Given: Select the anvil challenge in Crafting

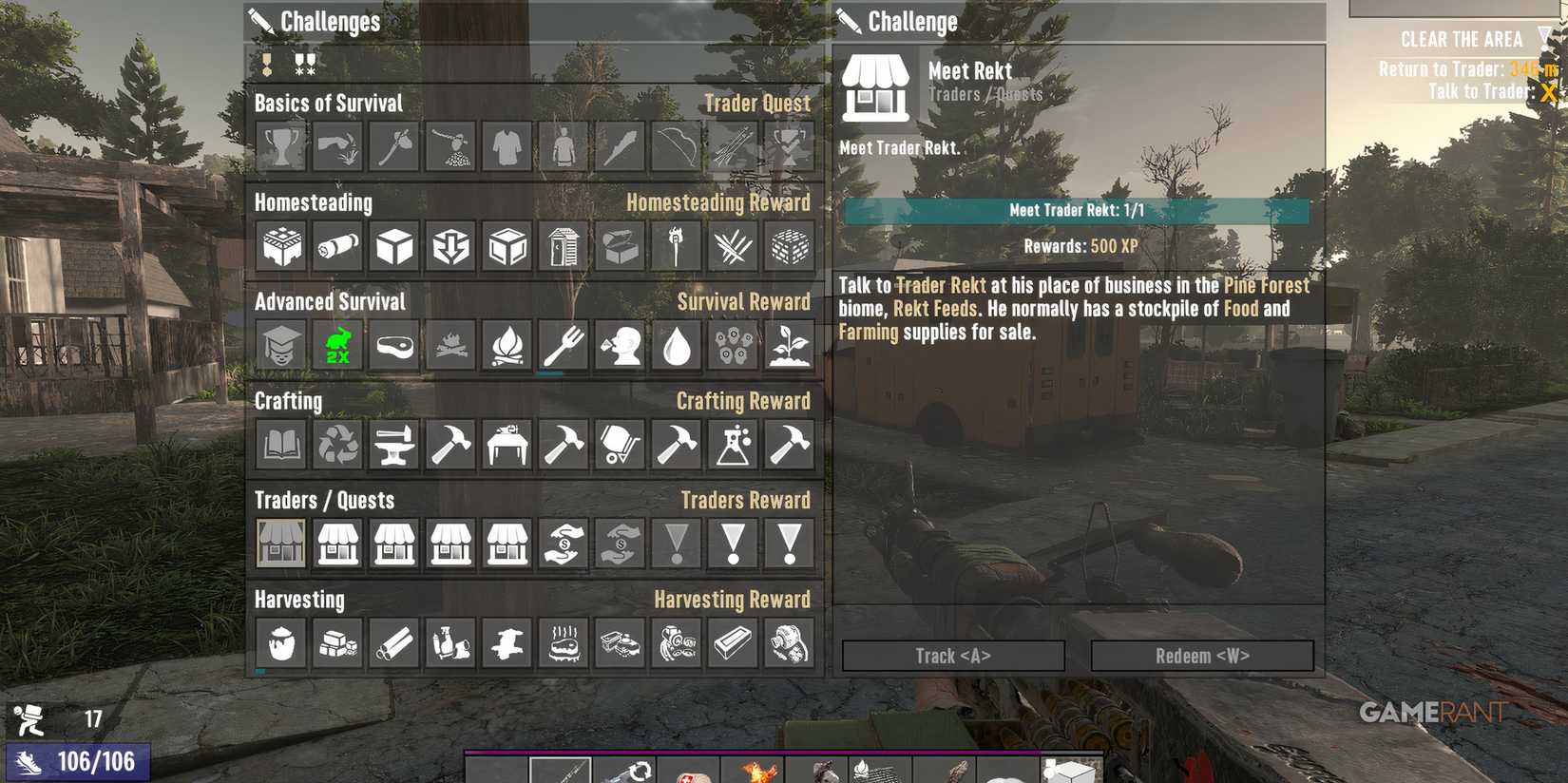Looking at the screenshot, I should point(392,444).
